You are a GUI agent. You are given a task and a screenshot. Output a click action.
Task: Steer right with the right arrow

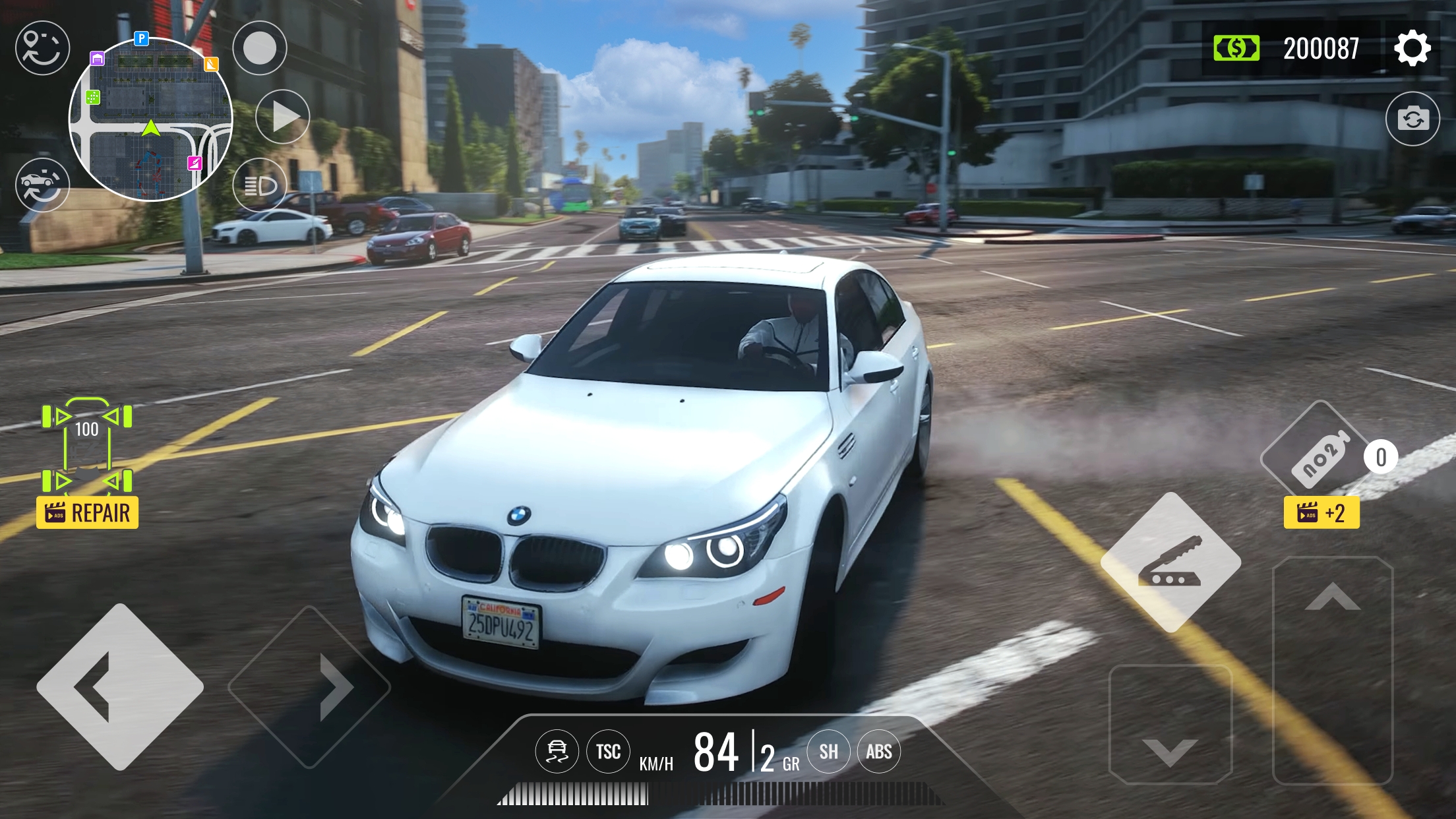click(x=309, y=686)
